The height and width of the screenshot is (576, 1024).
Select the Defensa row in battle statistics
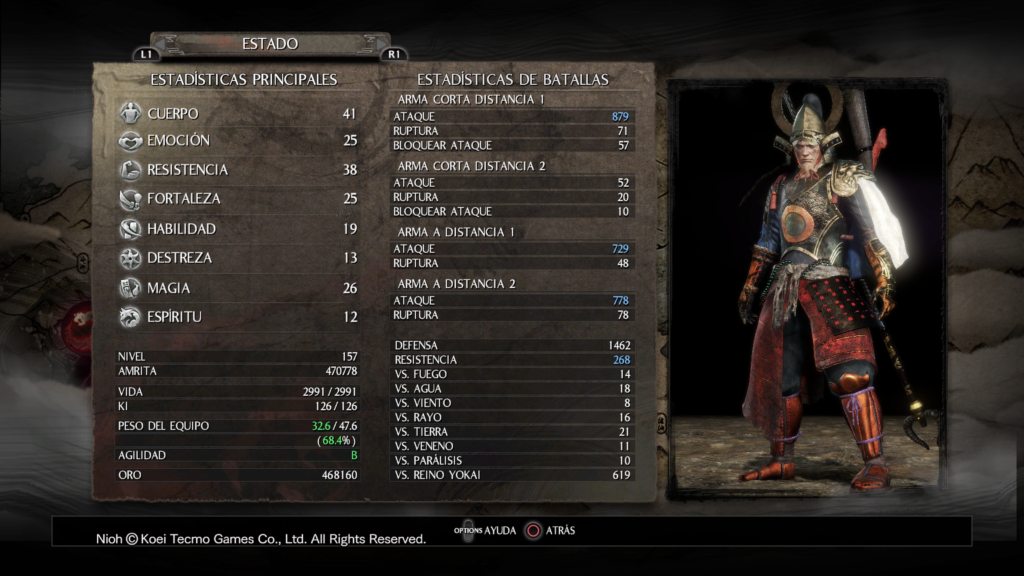[513, 345]
